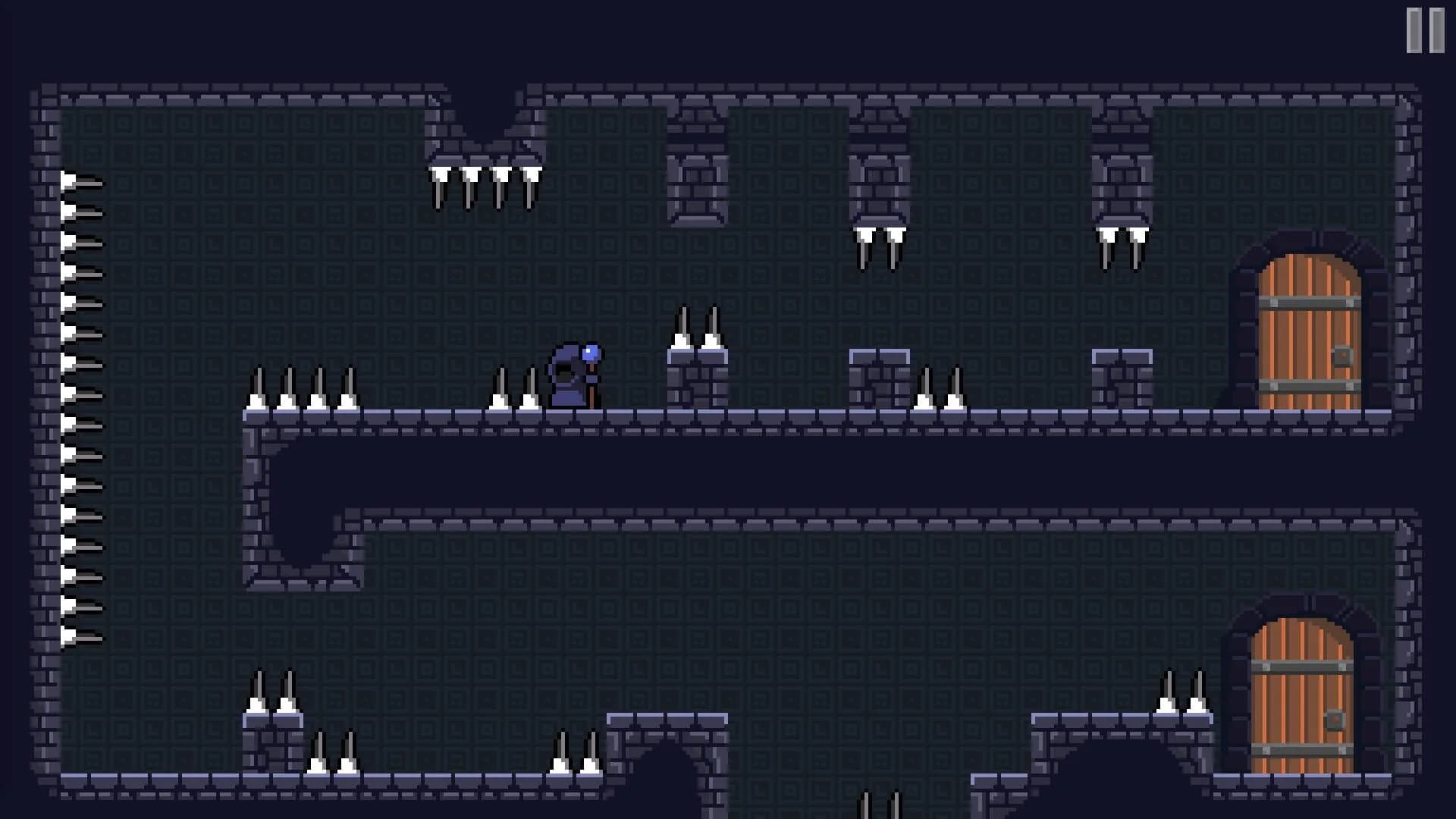Viewport: 1456px width, 819px height.
Task: Click the handle on the upper door
Action: point(1345,355)
